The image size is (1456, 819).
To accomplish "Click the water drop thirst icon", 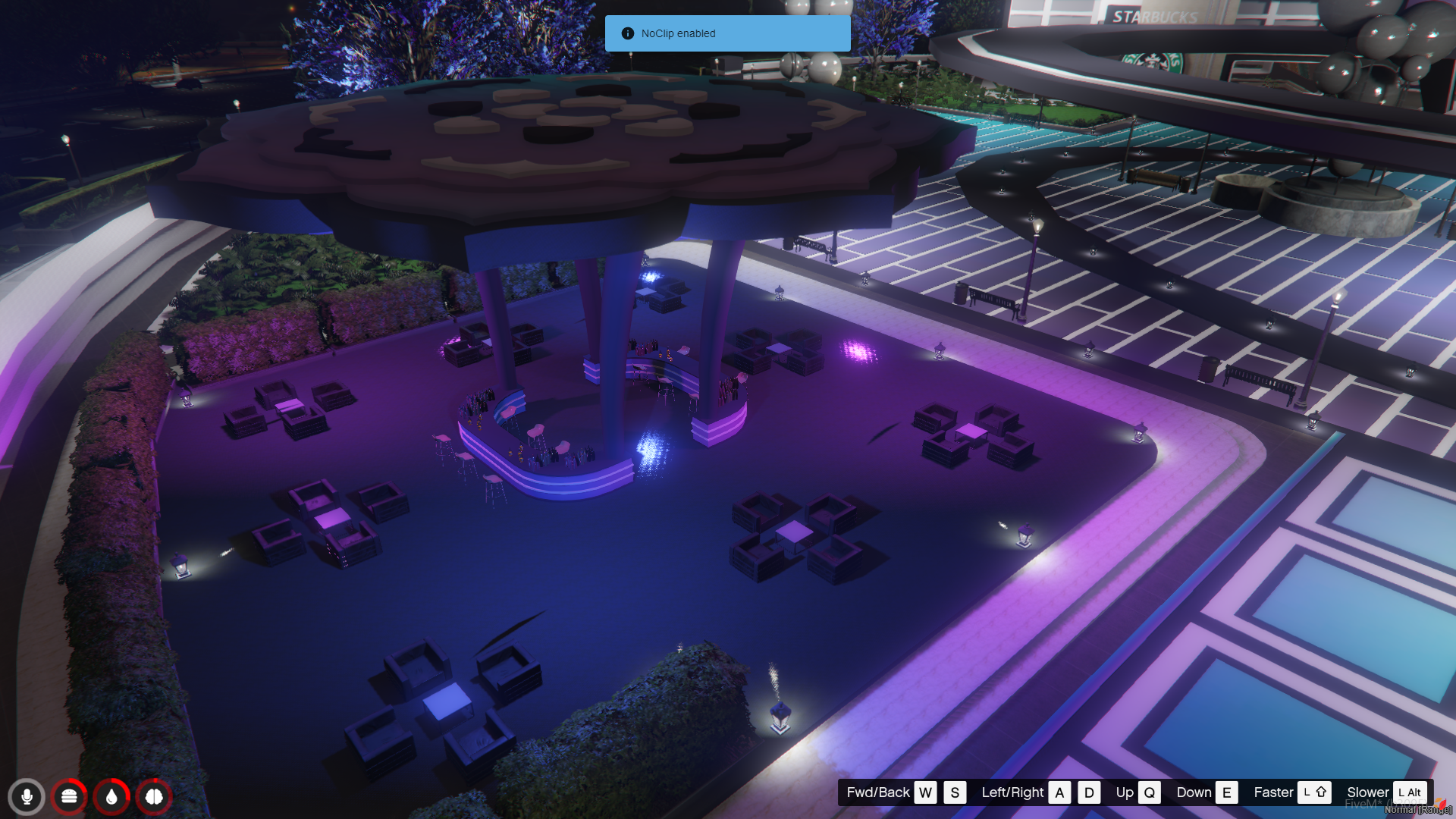I will [x=111, y=797].
